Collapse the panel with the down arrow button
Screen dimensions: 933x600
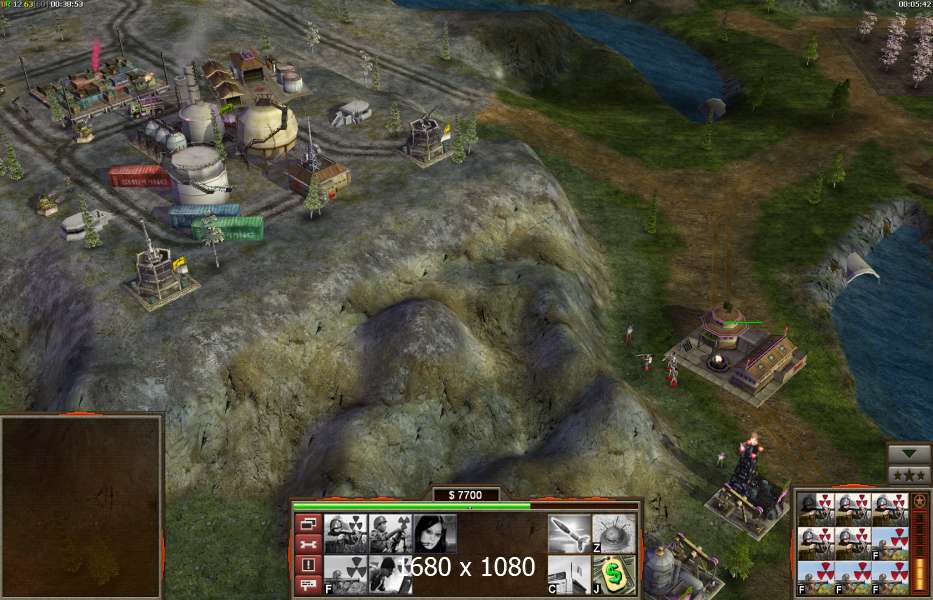pos(909,453)
